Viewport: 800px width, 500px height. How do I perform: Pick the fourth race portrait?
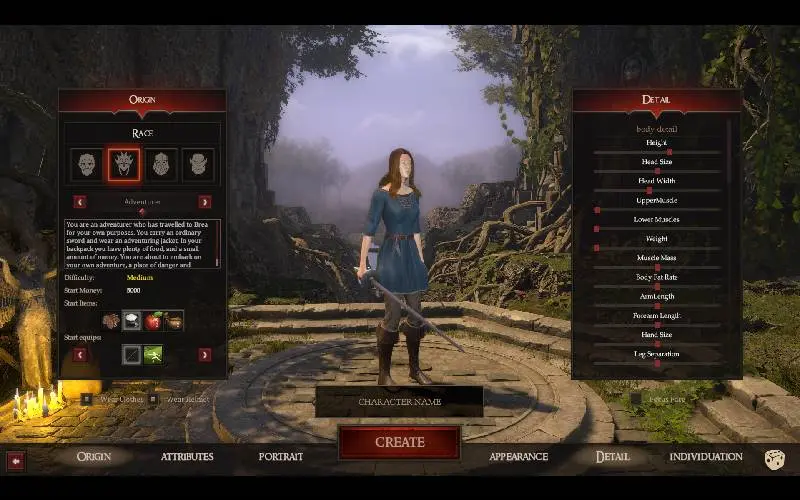(198, 164)
